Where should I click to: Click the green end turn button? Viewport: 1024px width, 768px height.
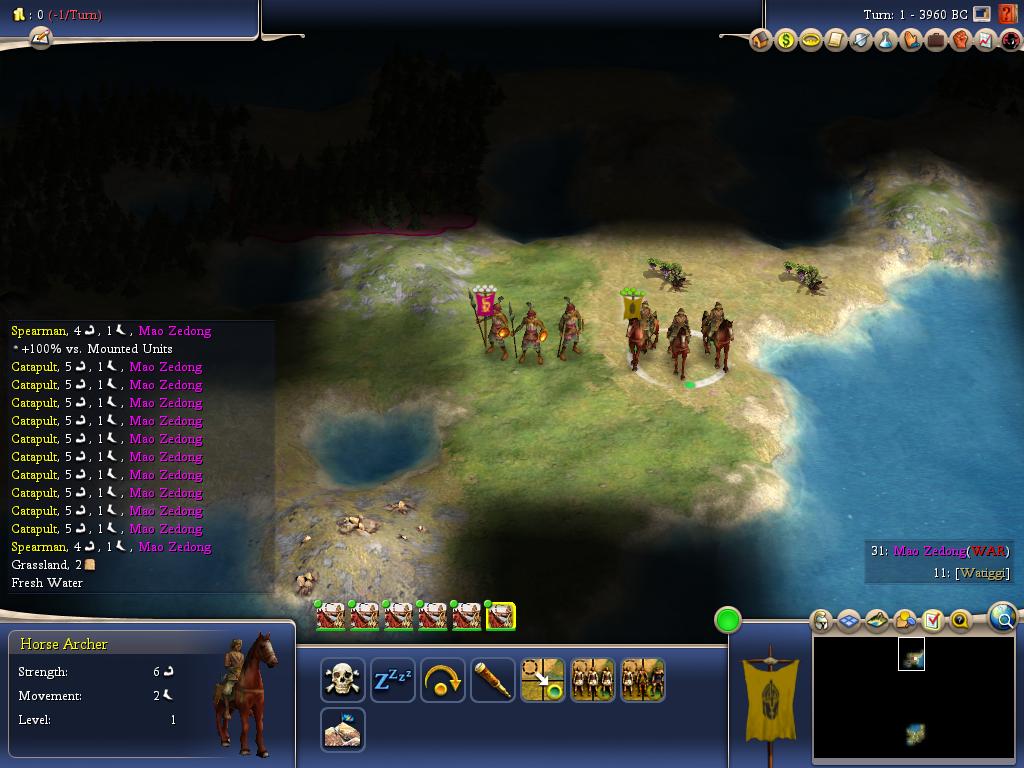coord(728,620)
